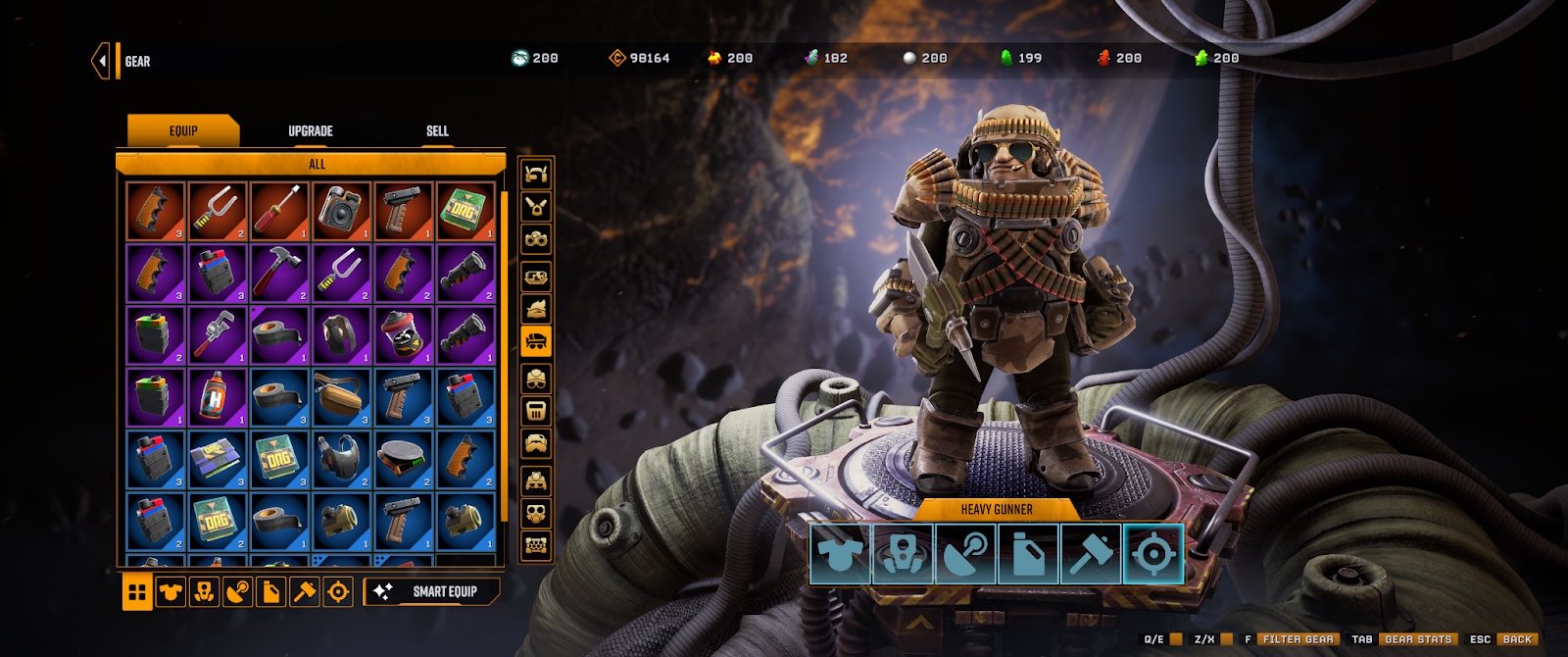Switch to the Upgrade tab

310,131
